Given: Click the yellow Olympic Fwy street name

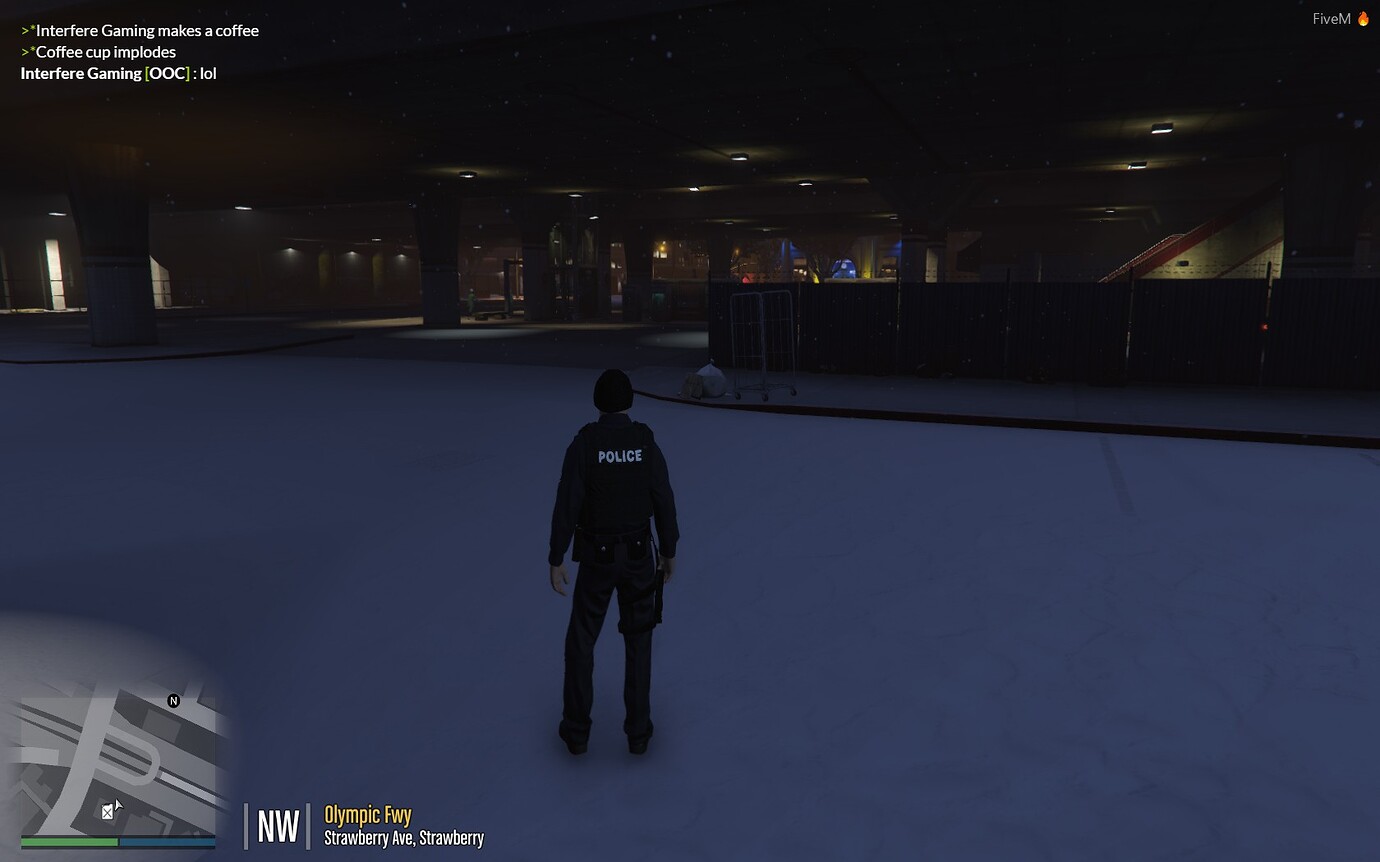Looking at the screenshot, I should point(367,815).
